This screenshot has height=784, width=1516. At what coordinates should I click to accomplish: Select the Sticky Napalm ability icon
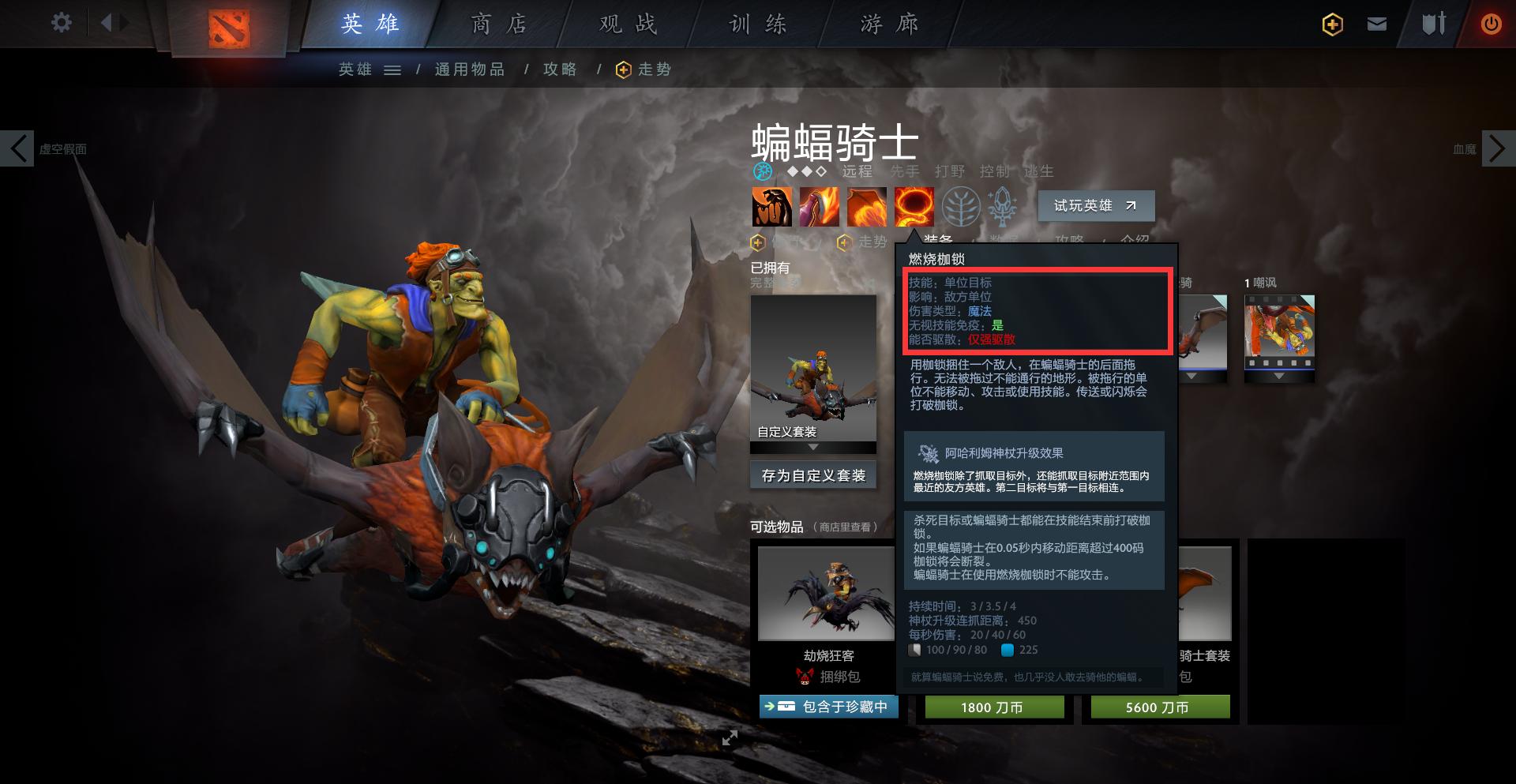[771, 206]
